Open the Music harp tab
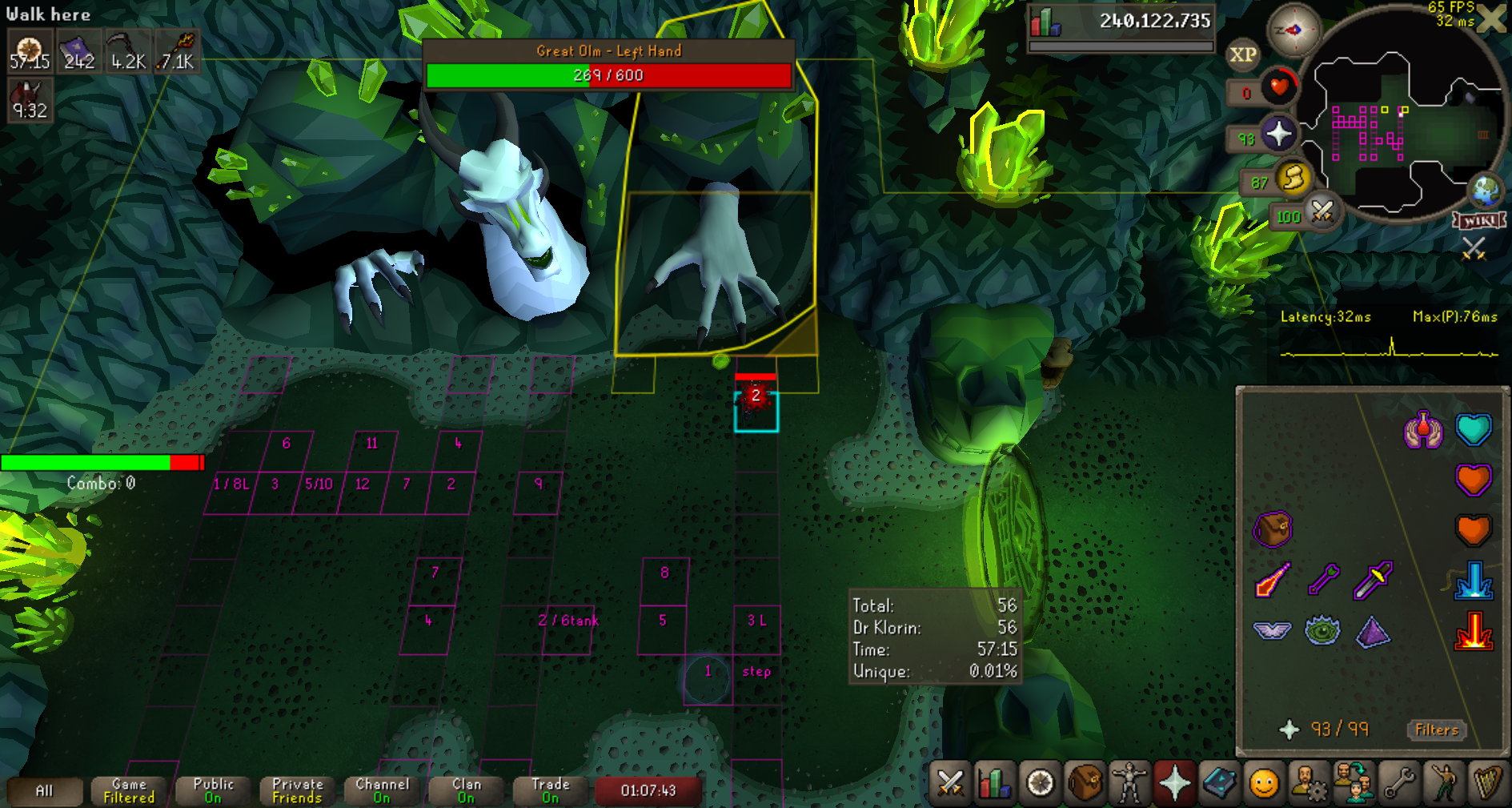This screenshot has height=808, width=1512. click(x=1487, y=783)
